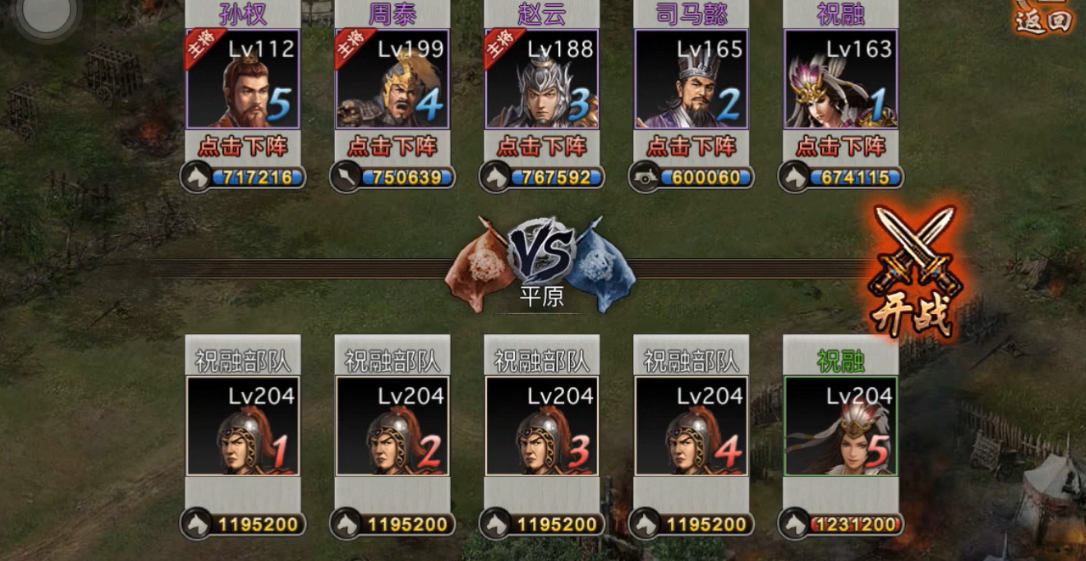Remove 孙权 from the formation

(242, 146)
